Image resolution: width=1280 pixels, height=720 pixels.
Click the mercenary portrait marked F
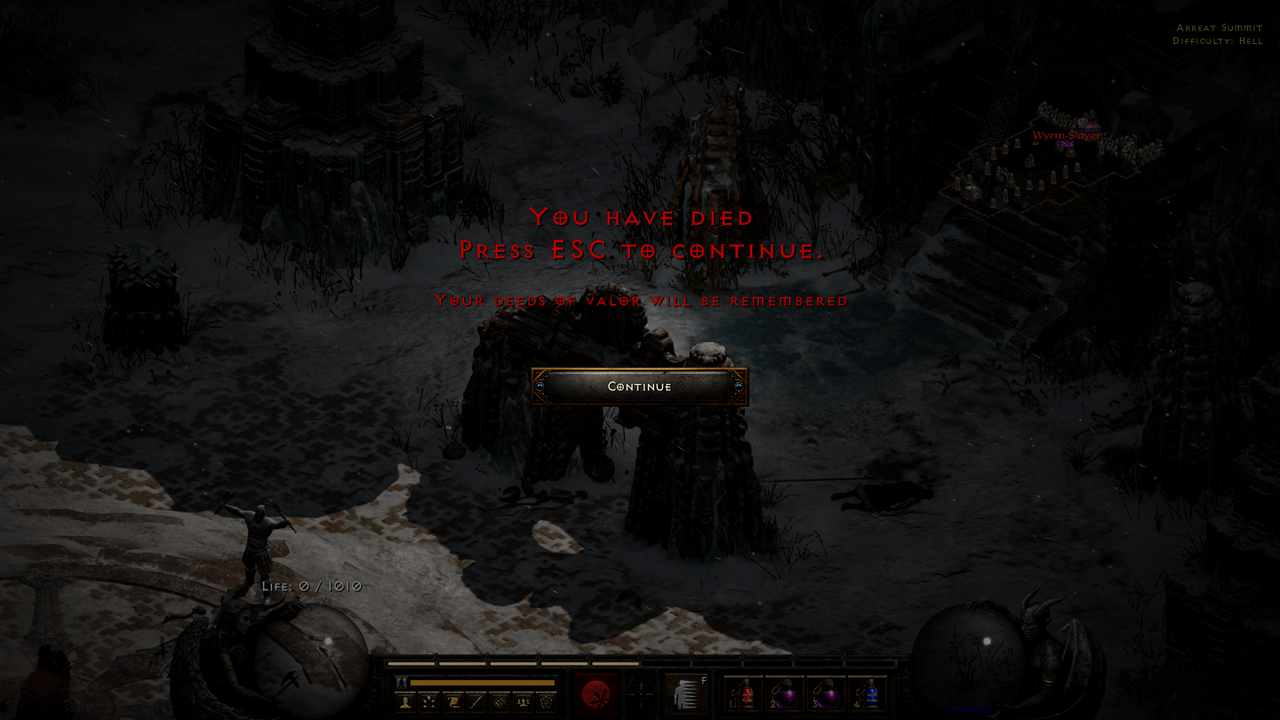point(688,692)
